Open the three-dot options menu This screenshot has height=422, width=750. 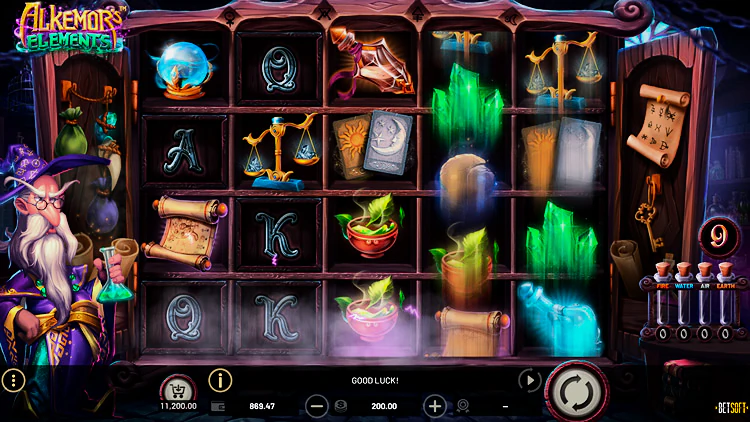(x=13, y=380)
